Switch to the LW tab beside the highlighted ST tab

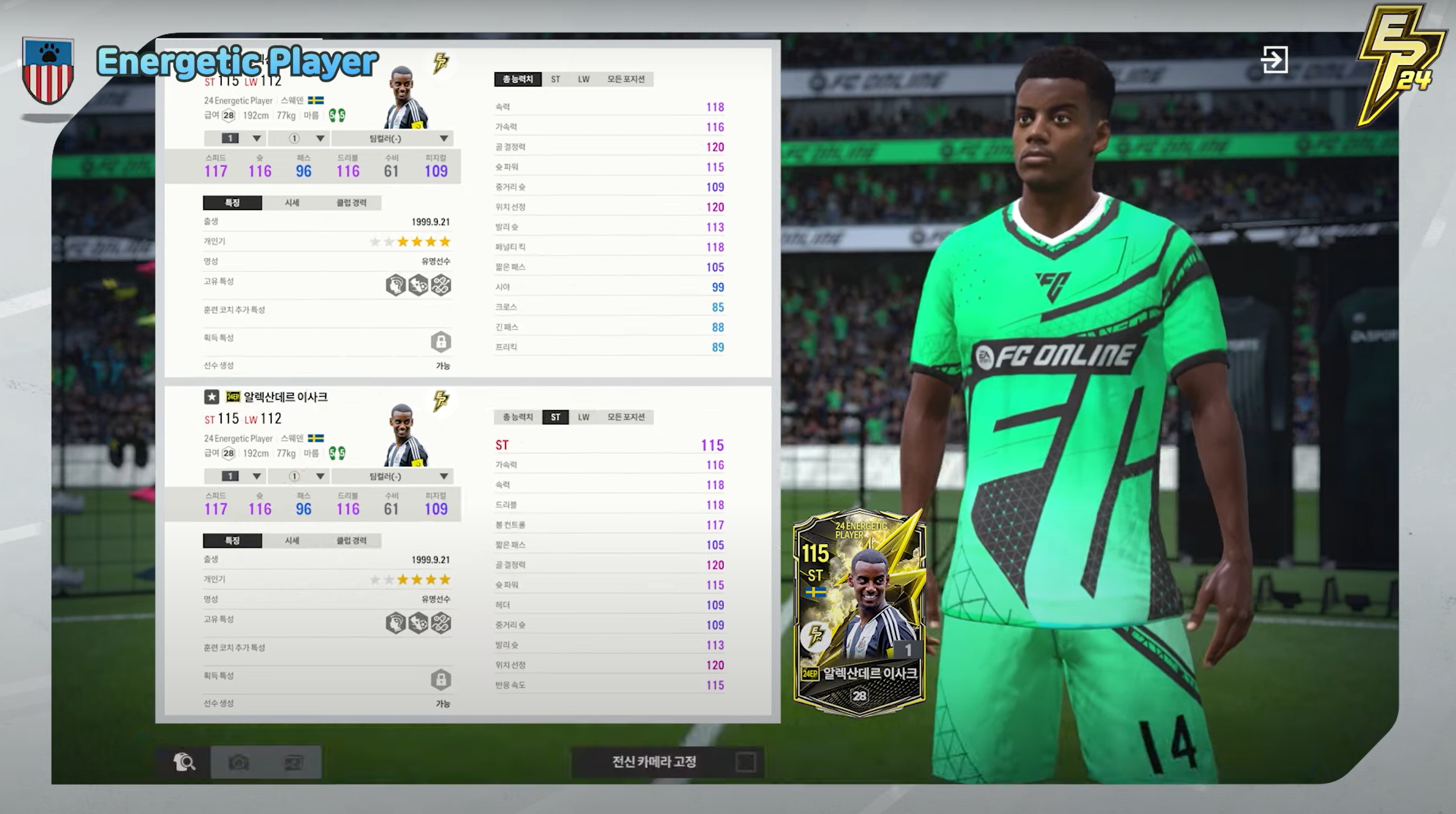[x=583, y=417]
